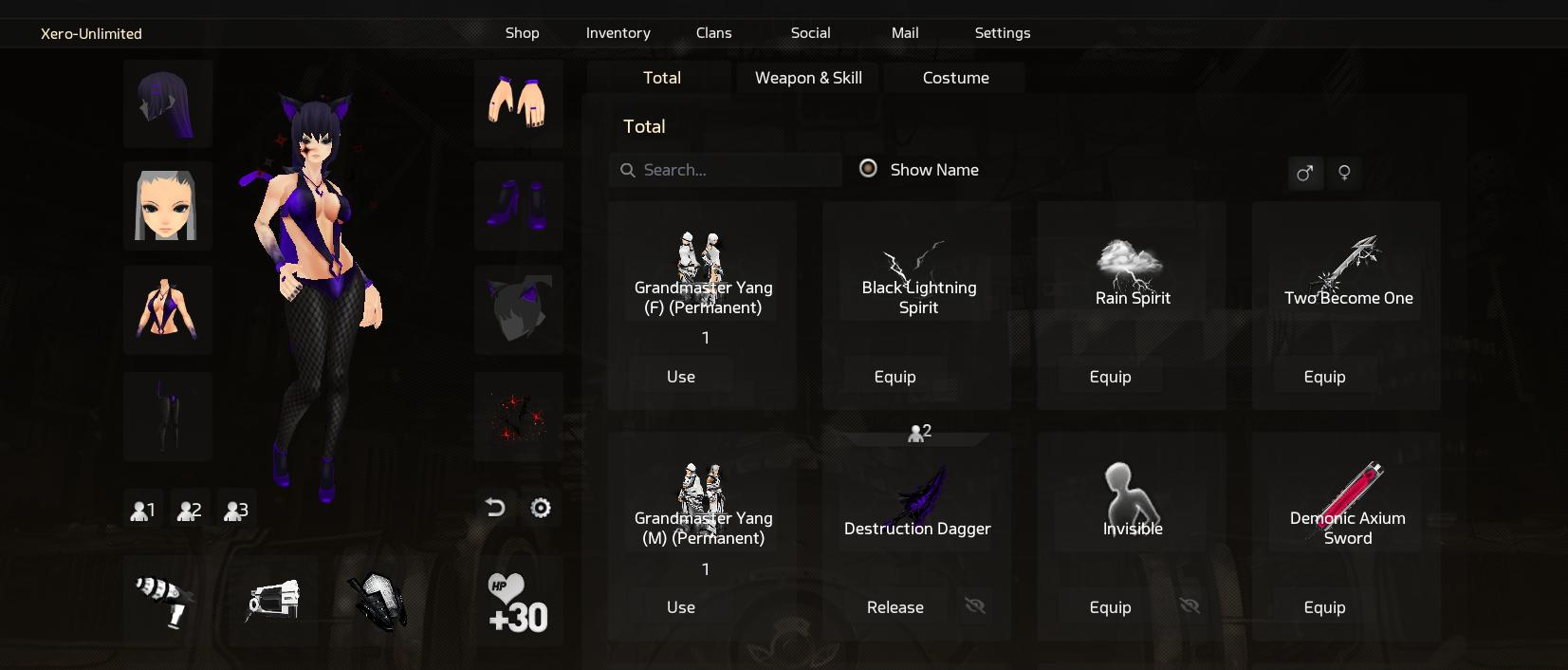Equip the Demonic Axium Sword
1568x670 pixels.
tap(1324, 607)
